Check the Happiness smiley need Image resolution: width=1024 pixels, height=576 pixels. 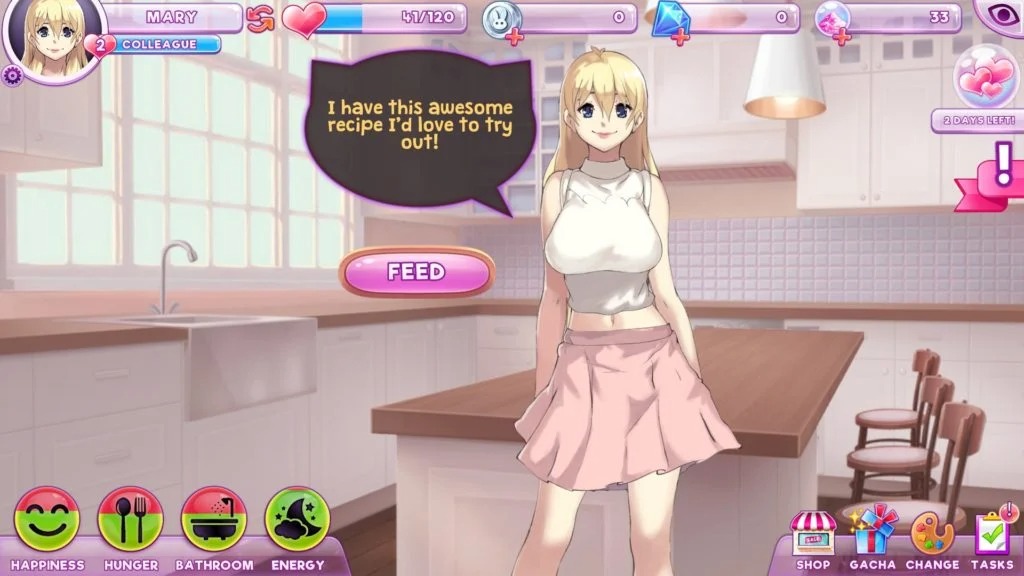pos(47,520)
